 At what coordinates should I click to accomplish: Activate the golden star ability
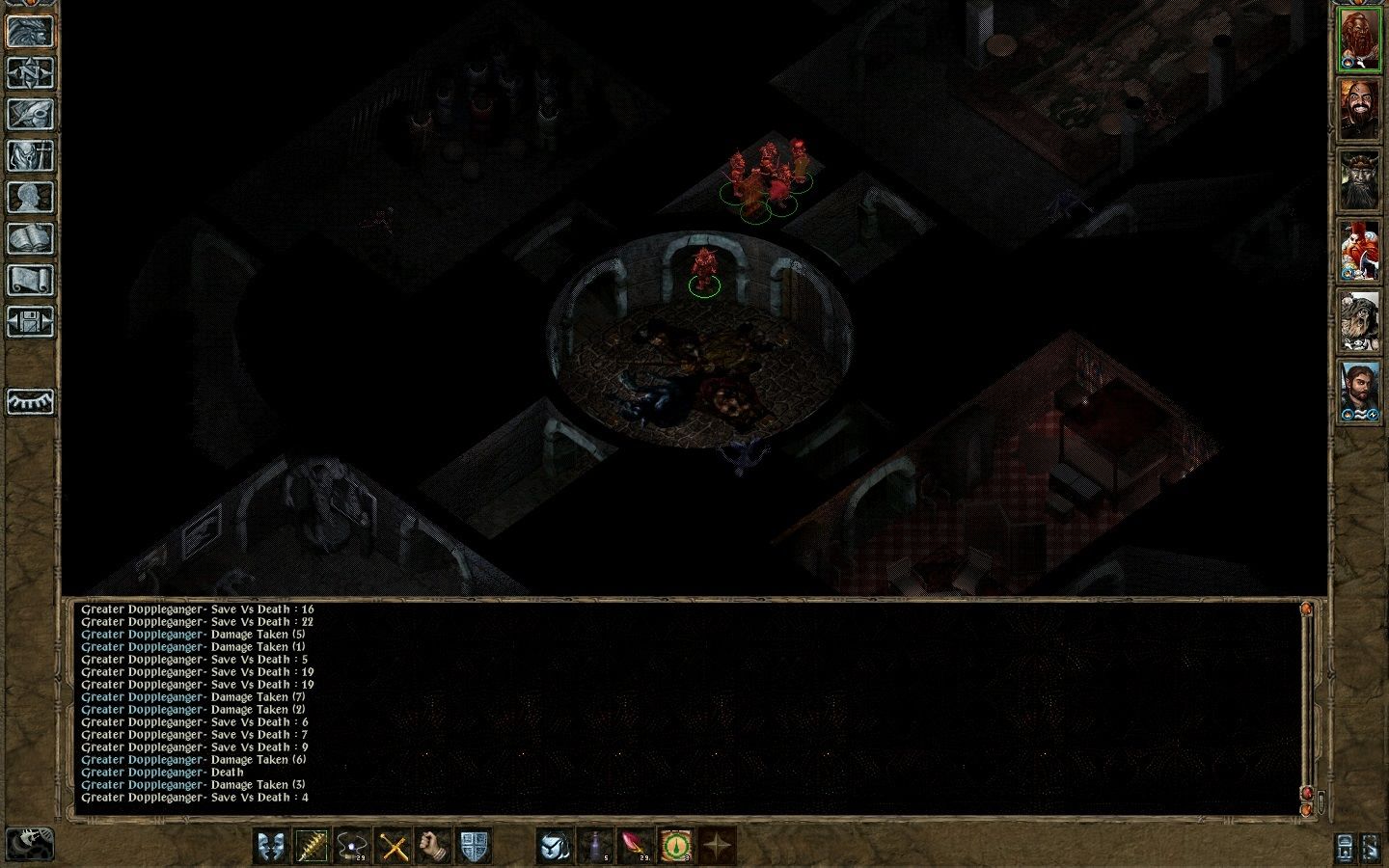[x=716, y=847]
